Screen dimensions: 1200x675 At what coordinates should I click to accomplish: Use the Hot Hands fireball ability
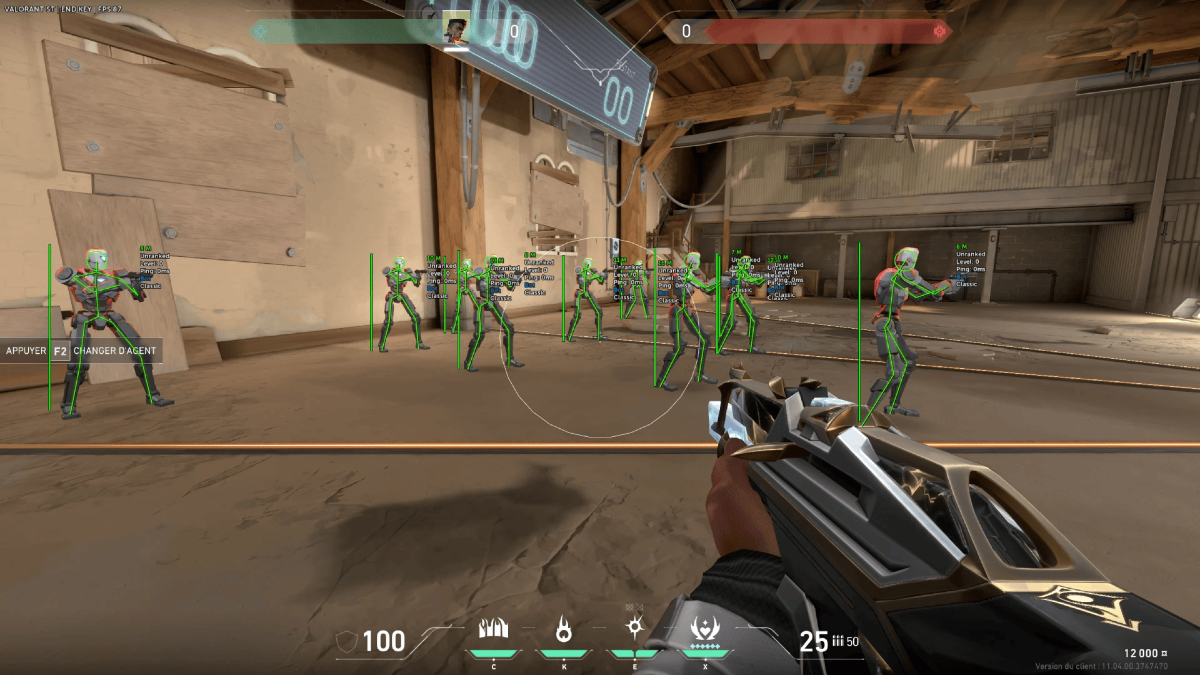563,630
